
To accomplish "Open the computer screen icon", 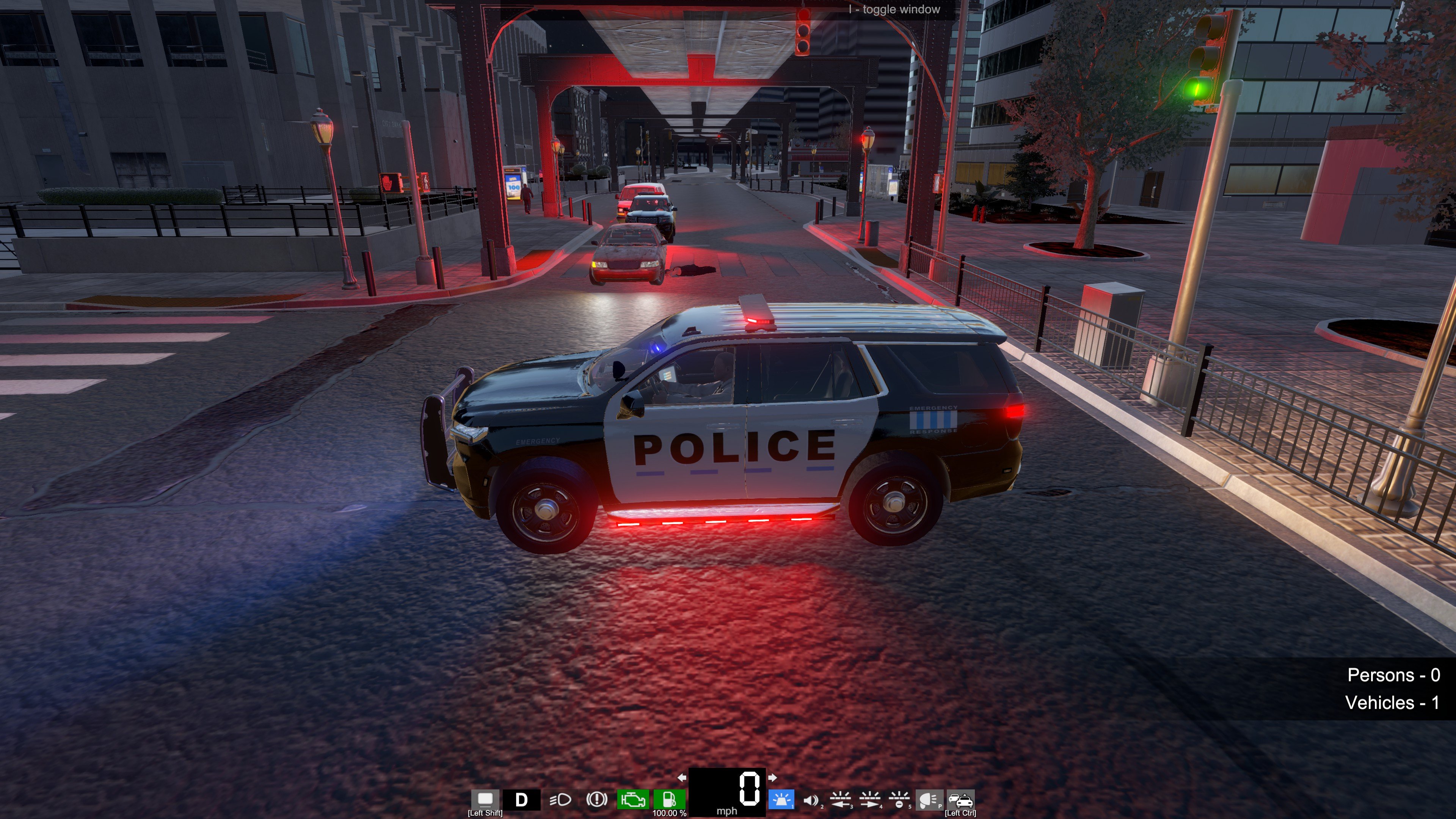I will point(485,799).
